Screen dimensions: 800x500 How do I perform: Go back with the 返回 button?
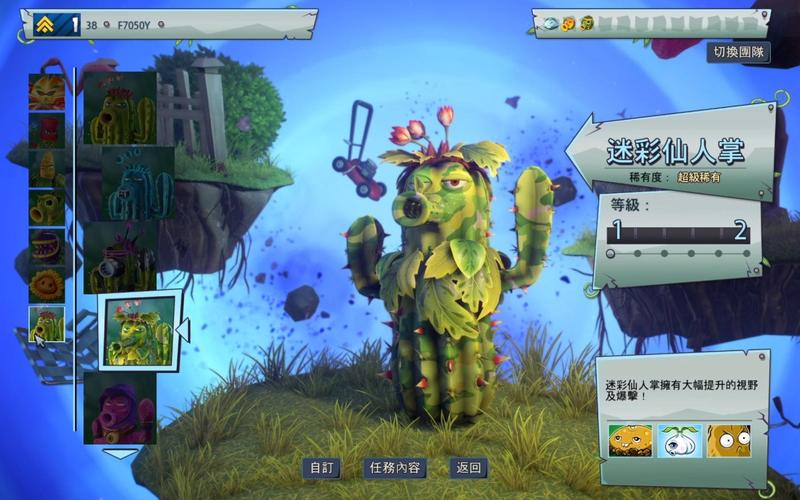tap(468, 468)
